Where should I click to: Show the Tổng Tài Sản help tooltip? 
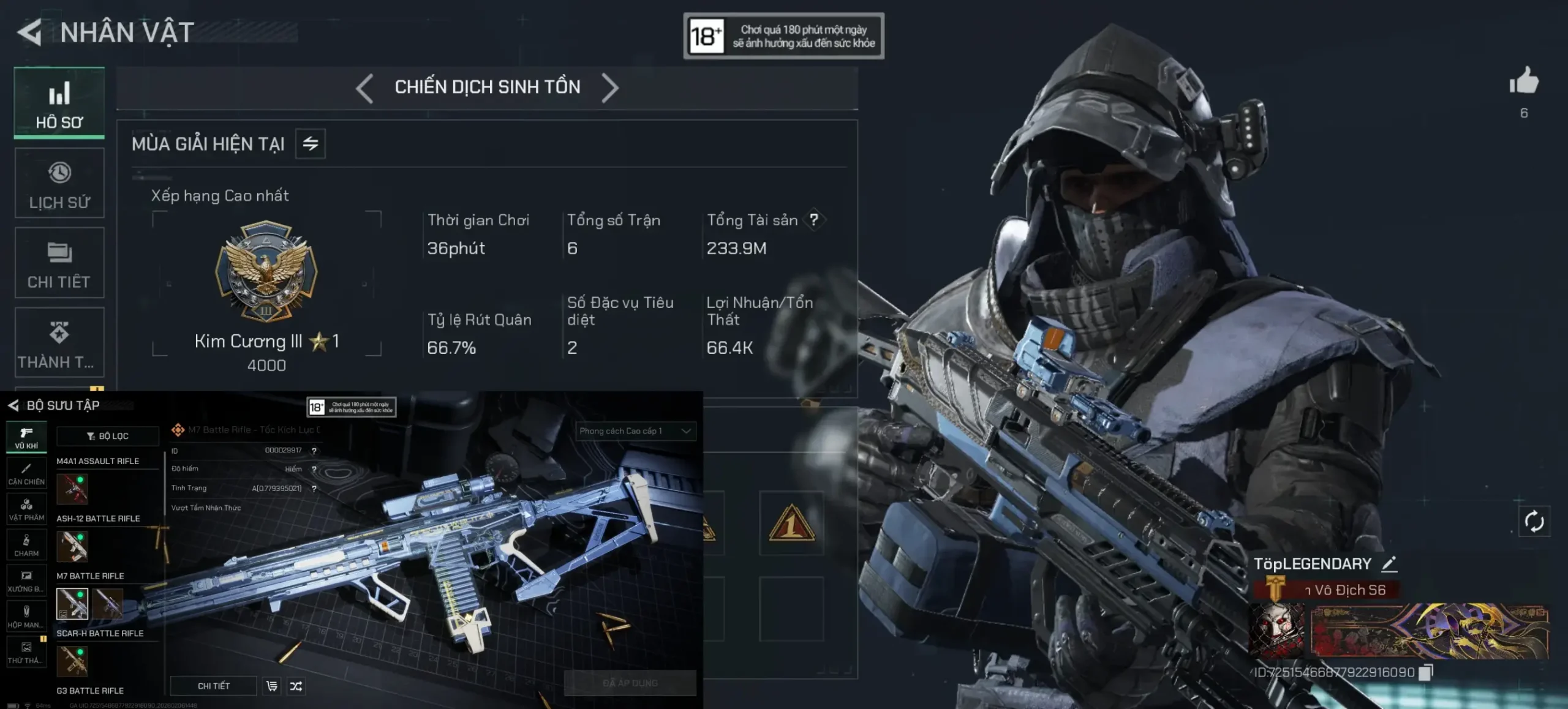(813, 220)
